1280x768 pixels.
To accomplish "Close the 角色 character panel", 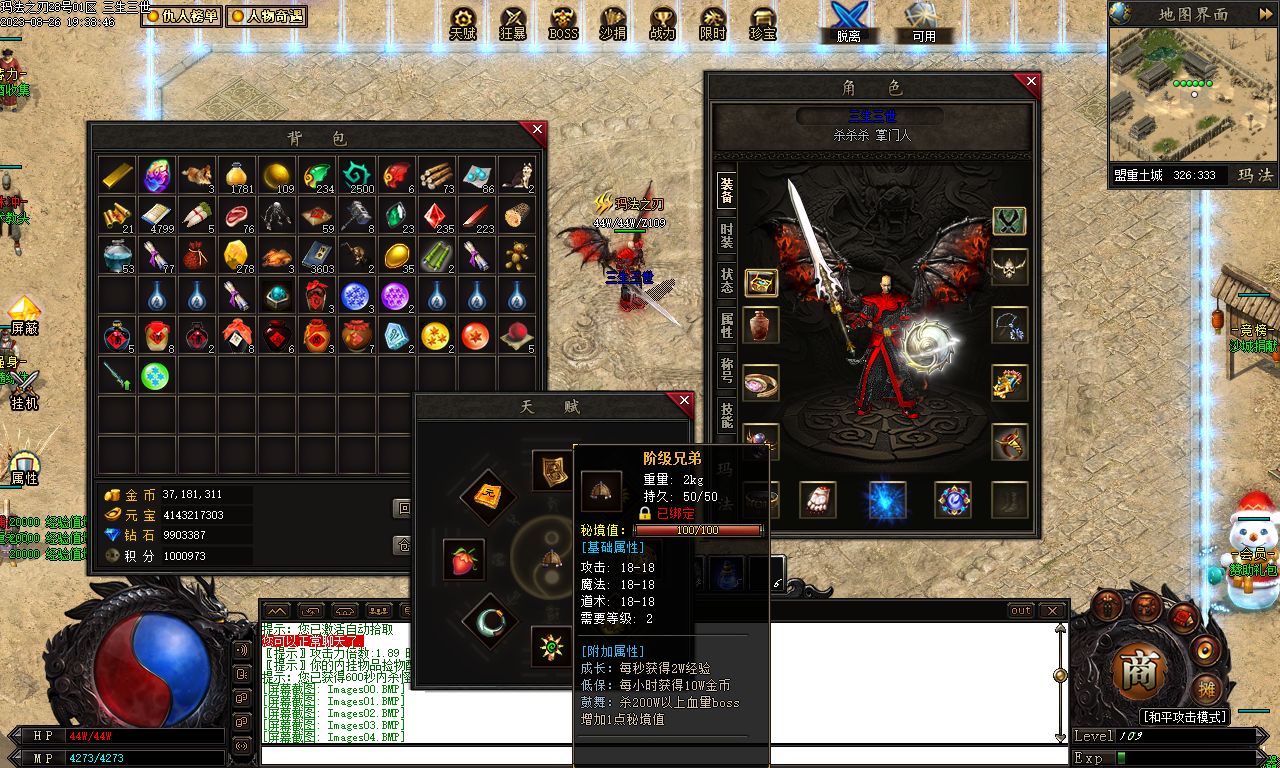I will click(x=1027, y=82).
